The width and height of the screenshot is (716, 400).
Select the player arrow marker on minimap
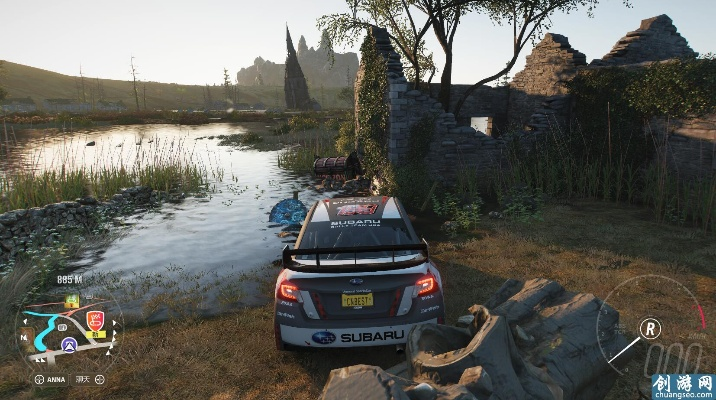(68, 343)
